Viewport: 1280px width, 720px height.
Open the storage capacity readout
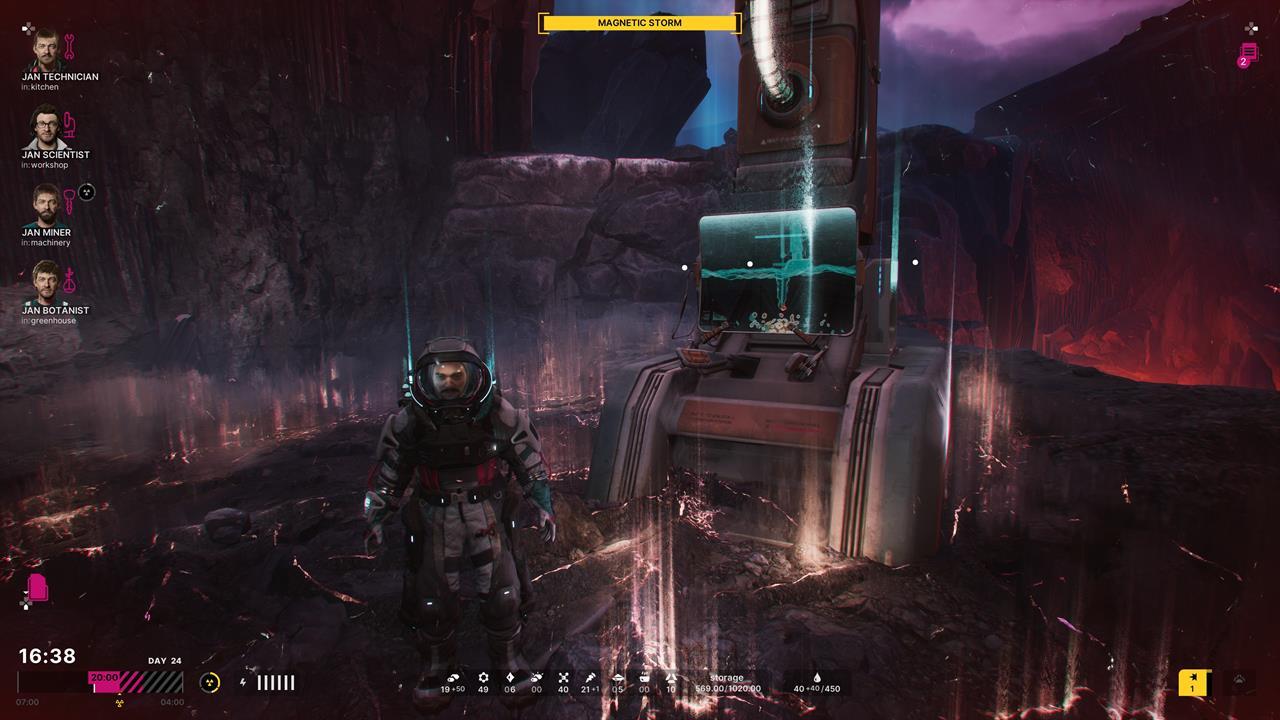click(x=727, y=683)
